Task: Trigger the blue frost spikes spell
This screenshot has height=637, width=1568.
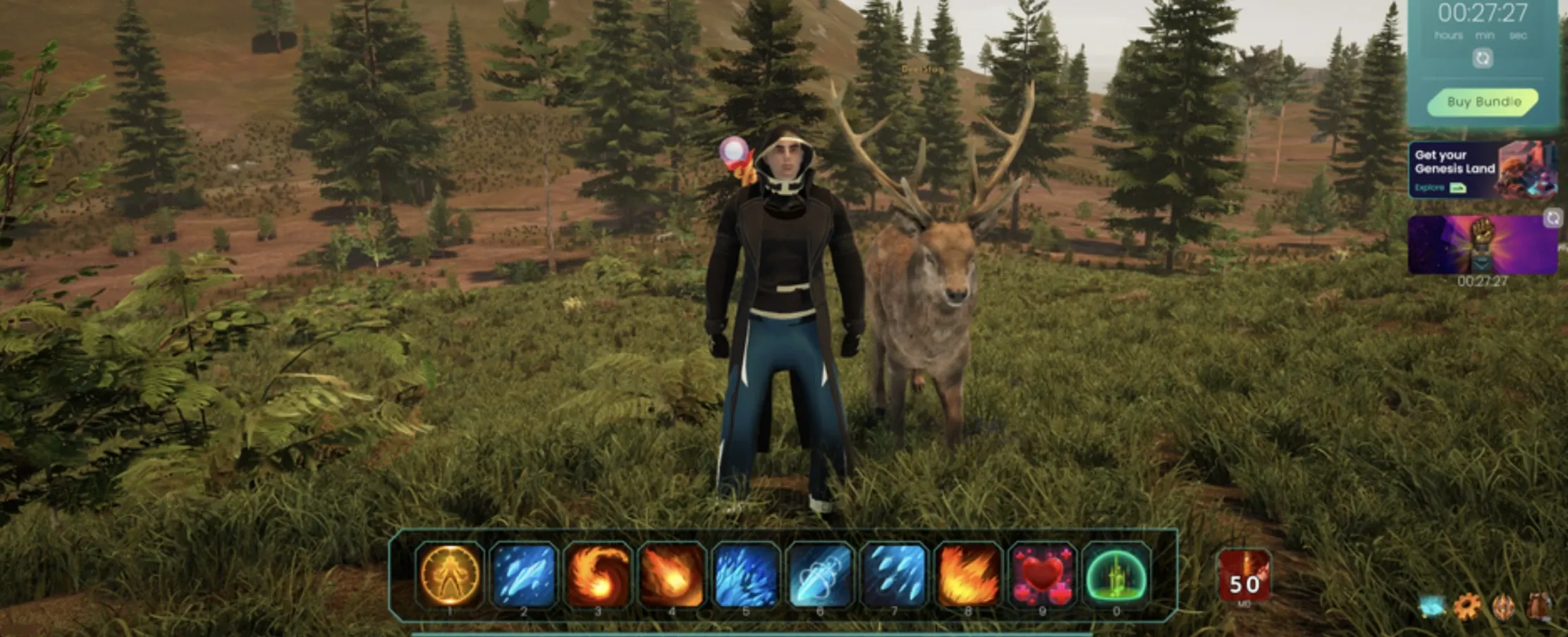Action: 746,574
